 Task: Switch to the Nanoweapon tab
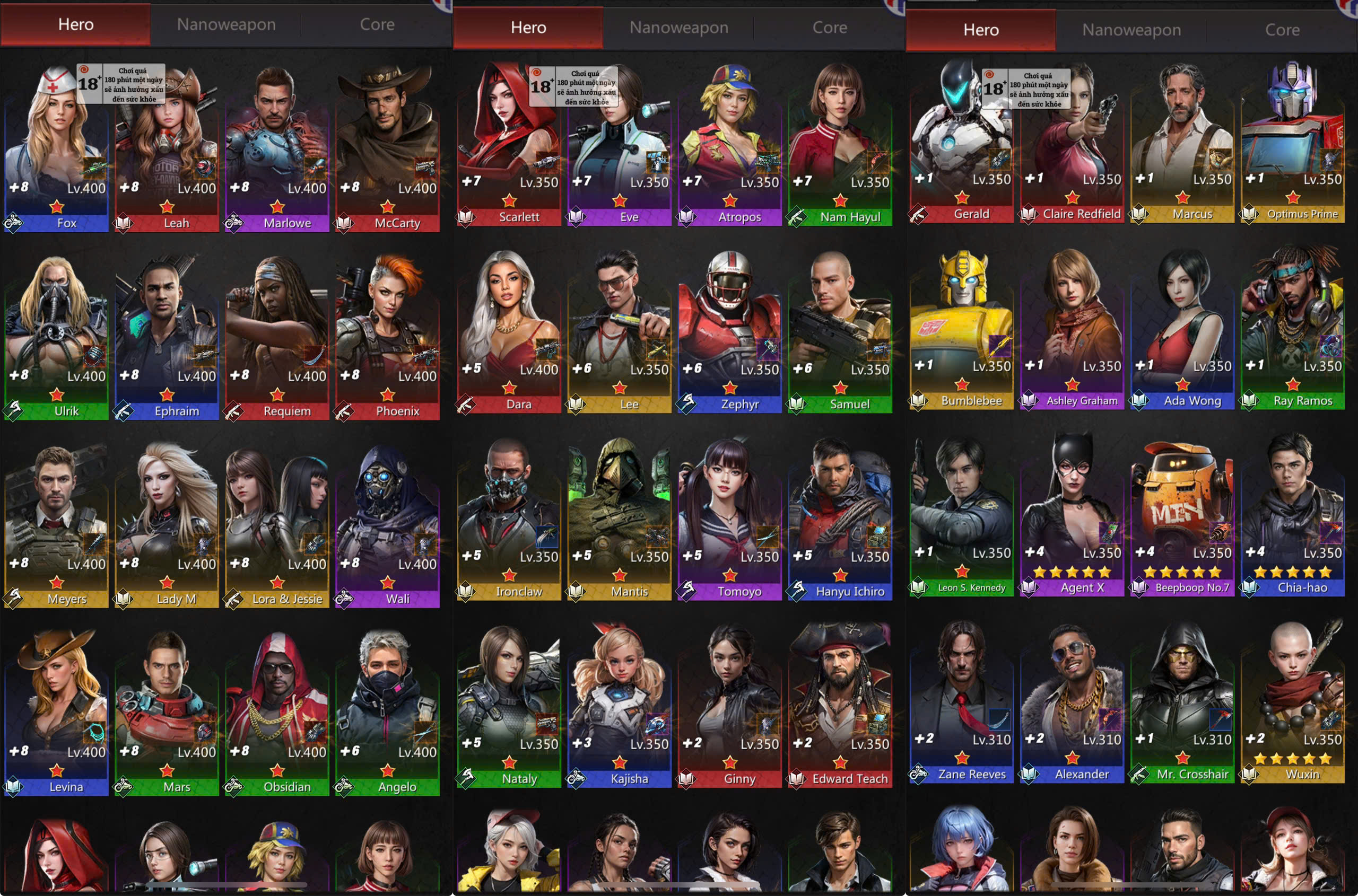[x=226, y=24]
